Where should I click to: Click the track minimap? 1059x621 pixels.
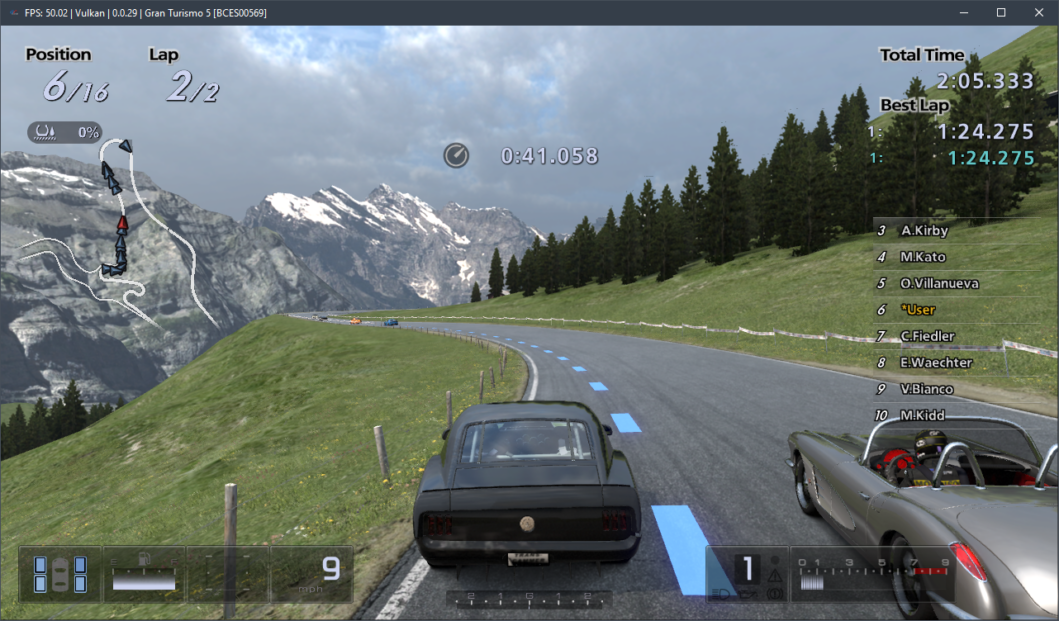tap(120, 235)
